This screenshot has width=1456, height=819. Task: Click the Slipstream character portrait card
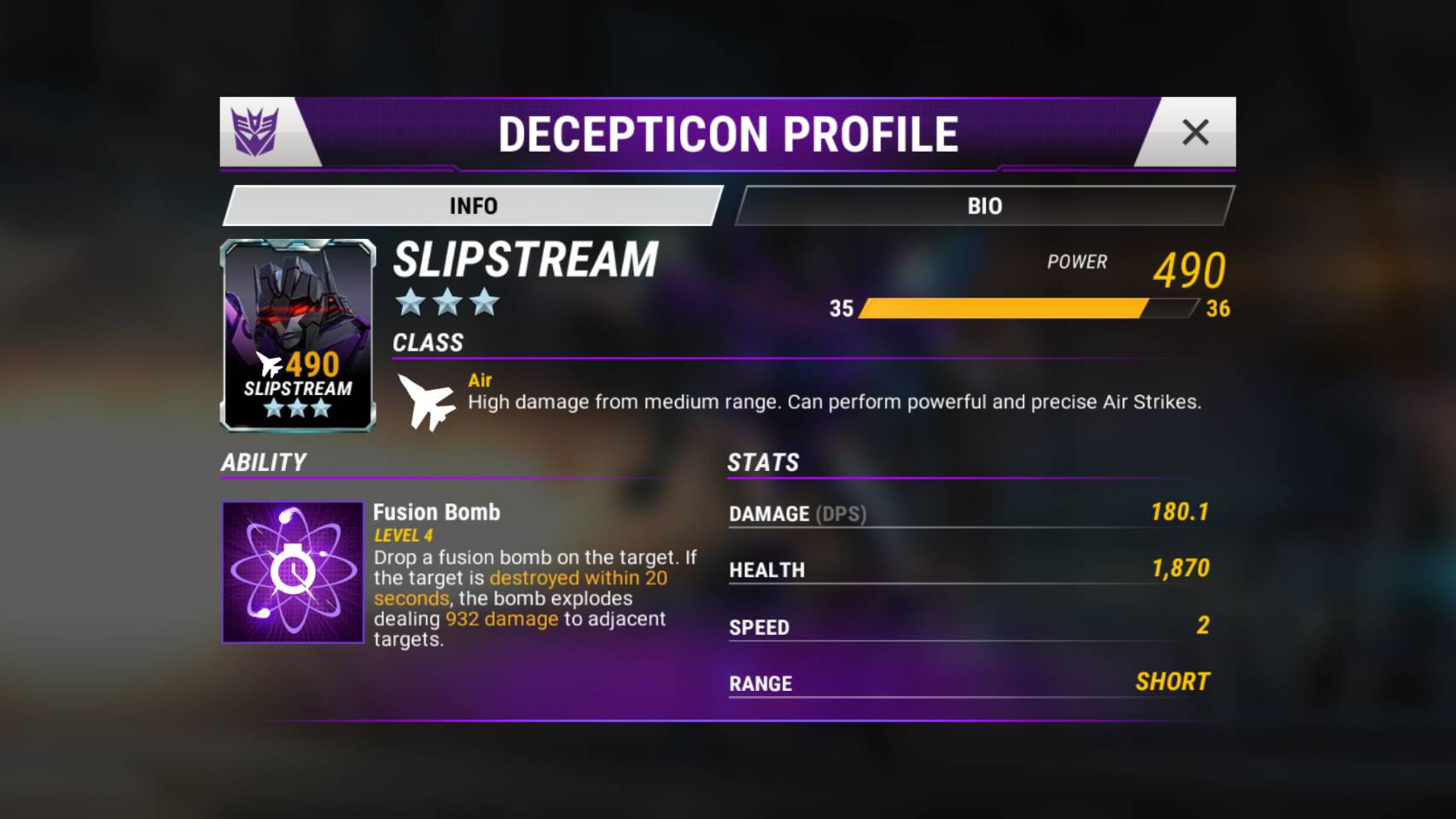point(298,334)
